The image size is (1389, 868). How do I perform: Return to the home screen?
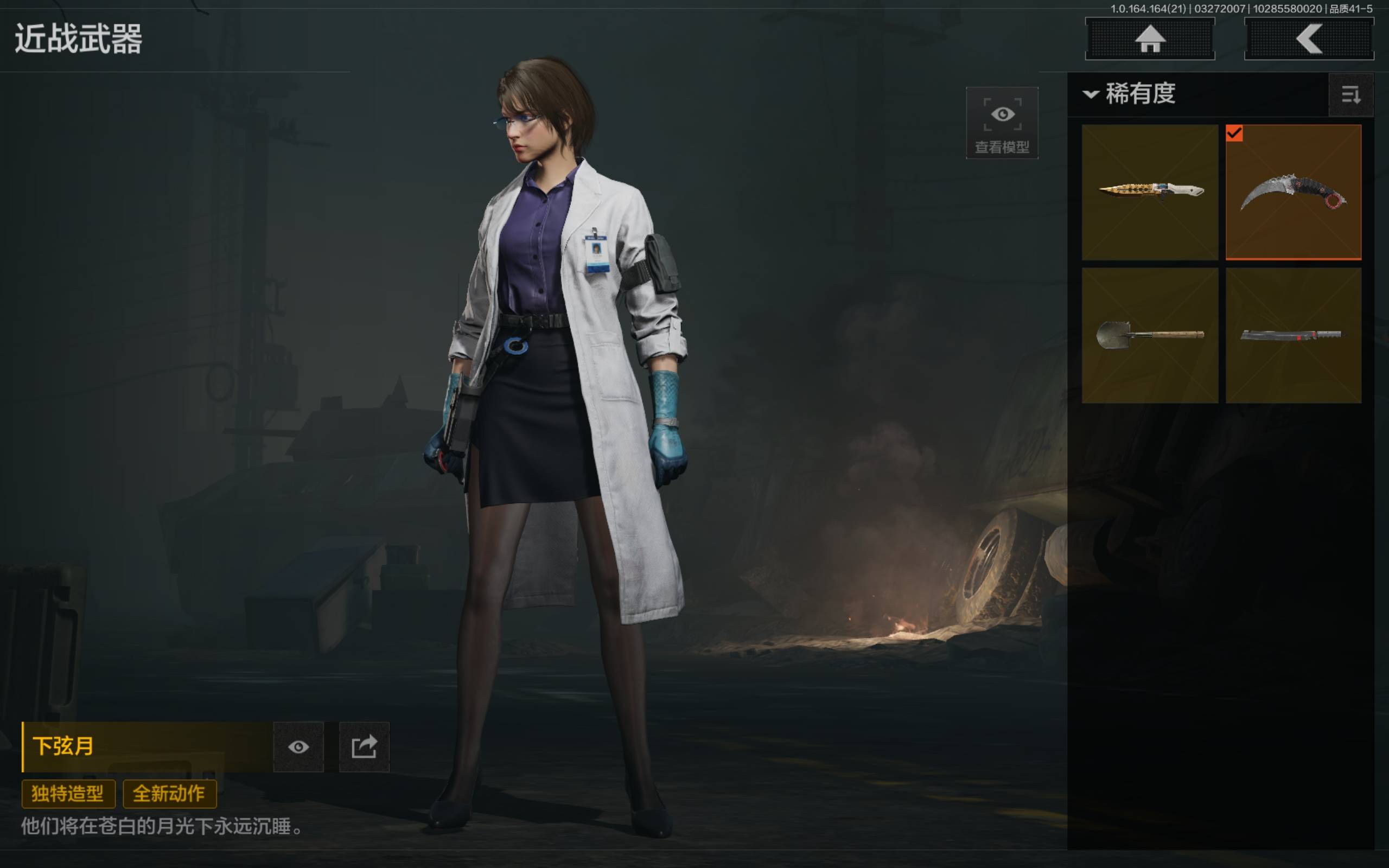pos(1150,39)
